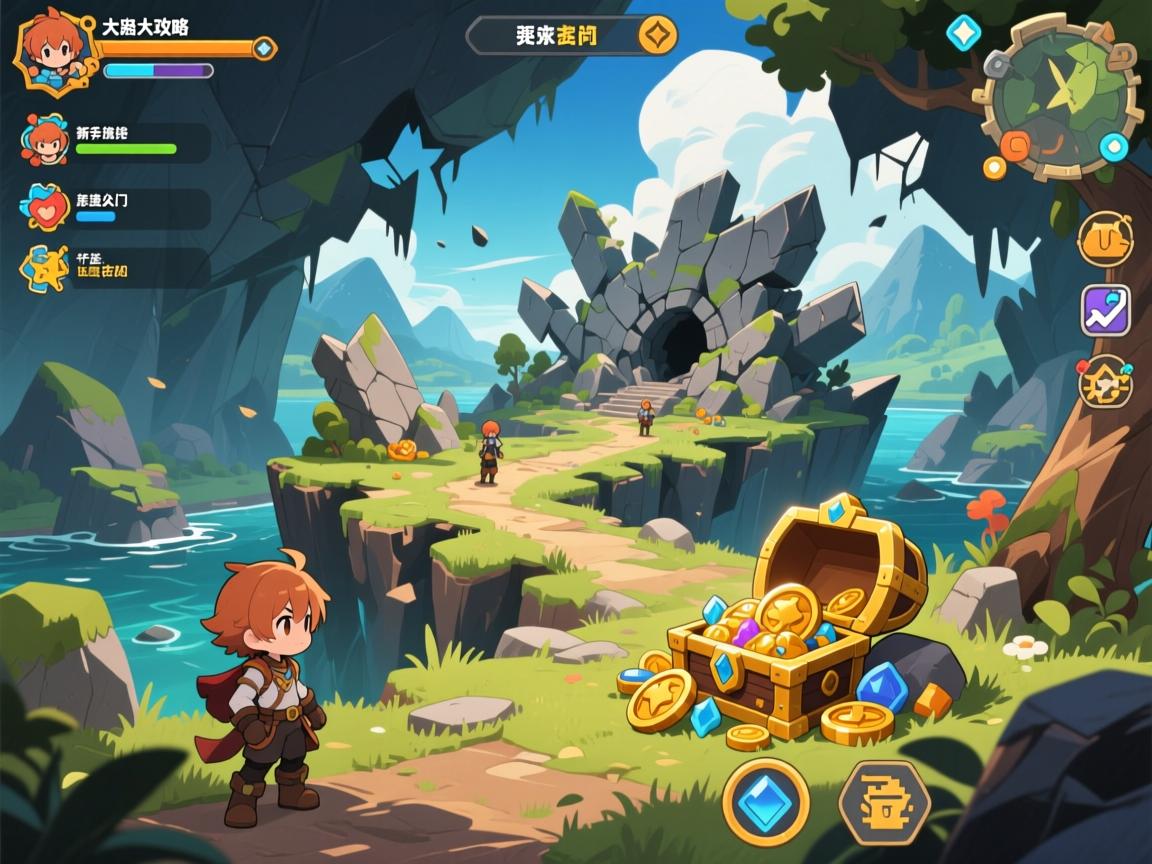
Task: Open the circular minimap
Action: coord(1061,95)
